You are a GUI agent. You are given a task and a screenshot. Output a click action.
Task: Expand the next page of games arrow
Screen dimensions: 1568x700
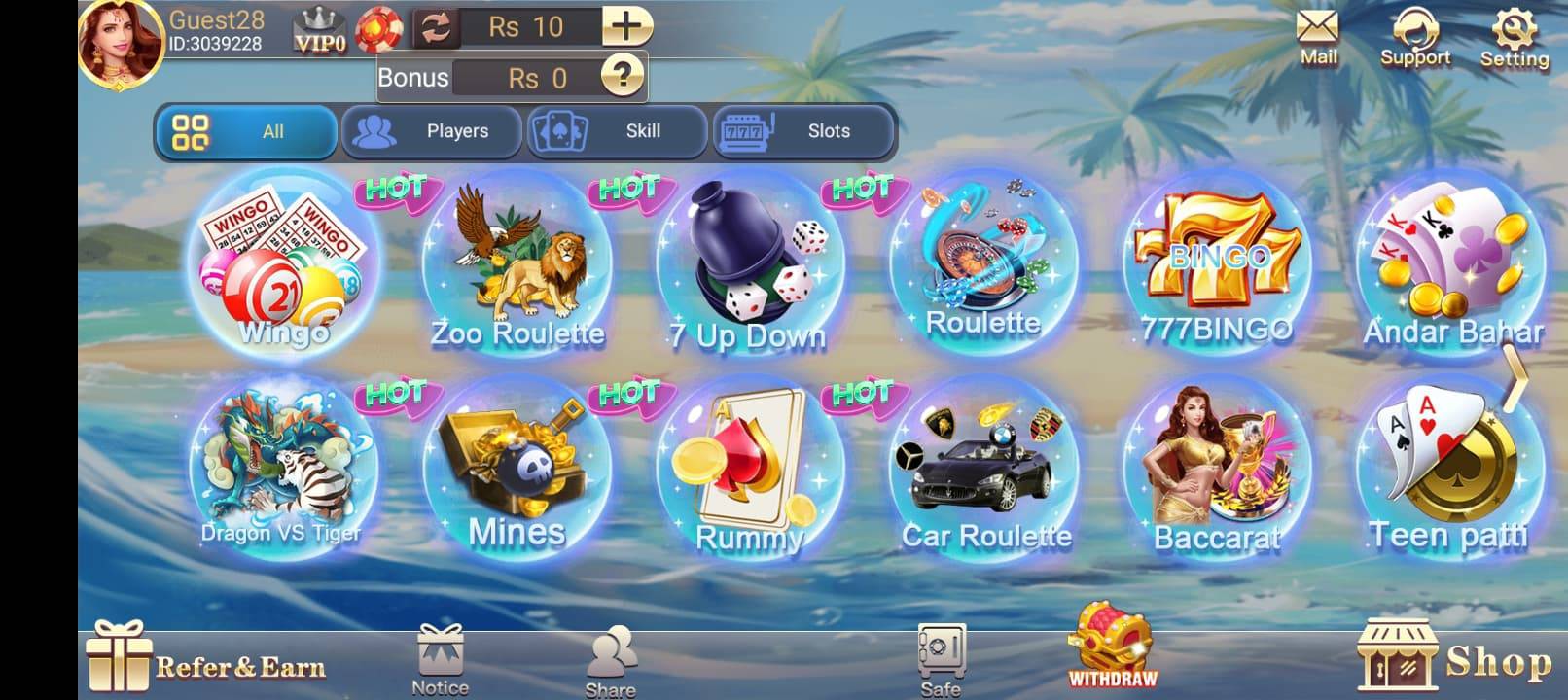tap(1516, 379)
